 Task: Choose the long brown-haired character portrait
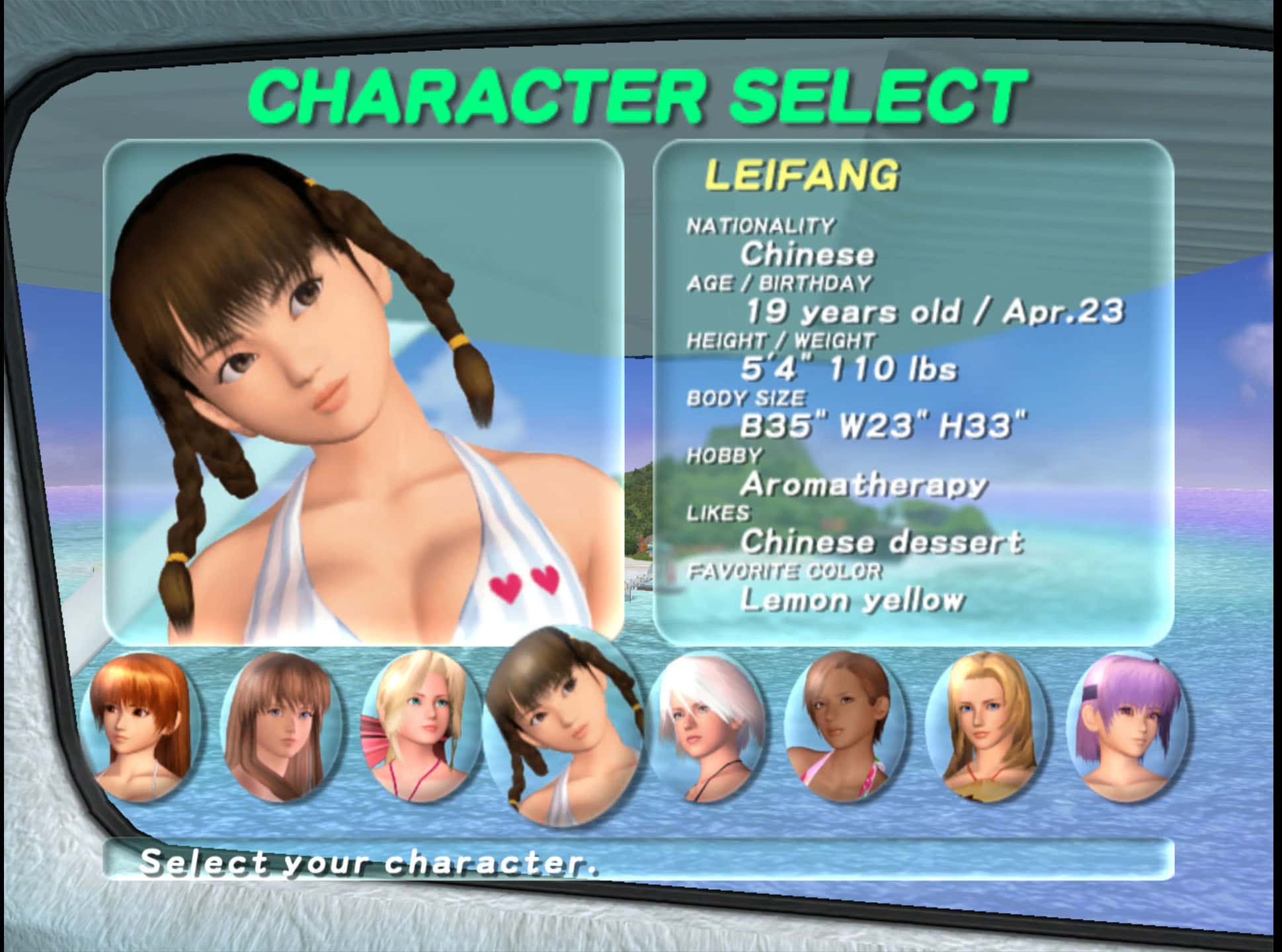coord(281,725)
